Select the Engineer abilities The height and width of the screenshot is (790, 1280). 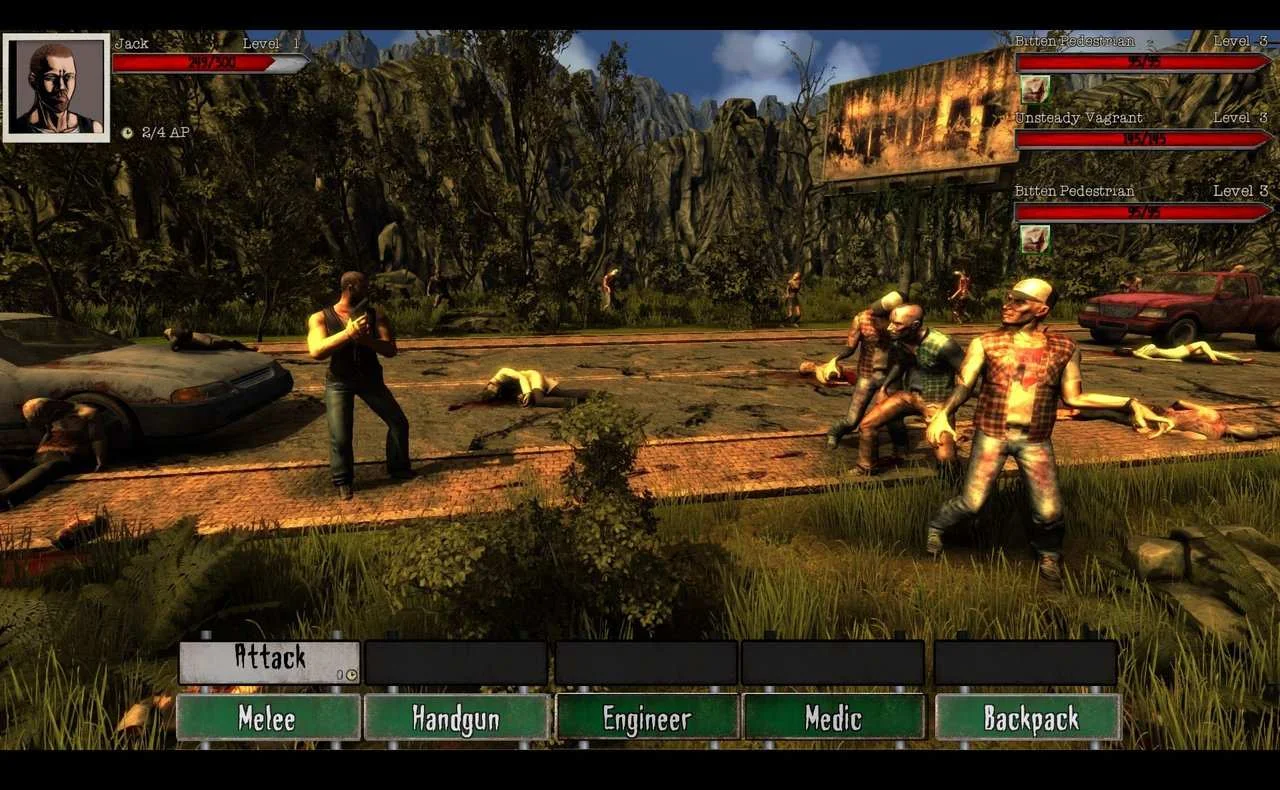pyautogui.click(x=646, y=717)
